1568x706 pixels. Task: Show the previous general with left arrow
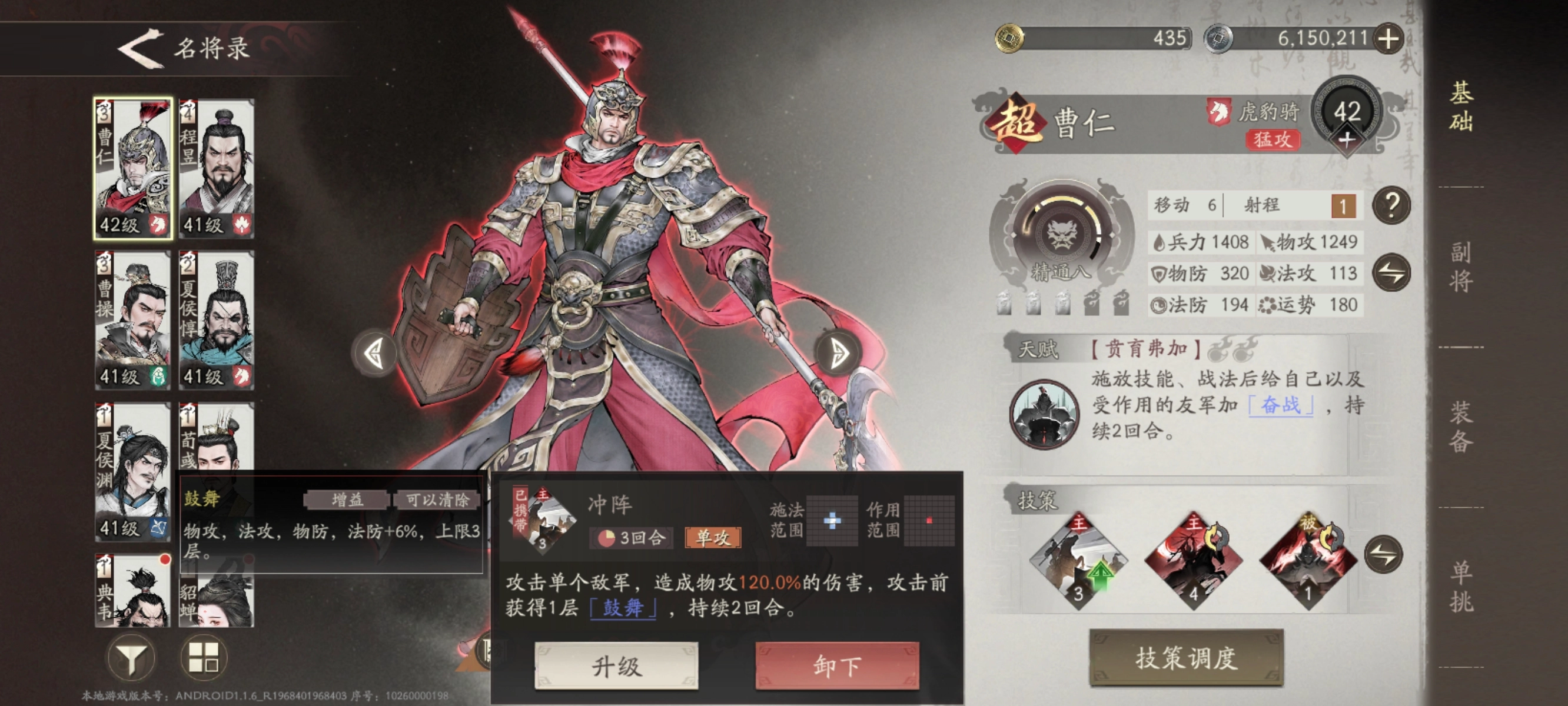[374, 354]
